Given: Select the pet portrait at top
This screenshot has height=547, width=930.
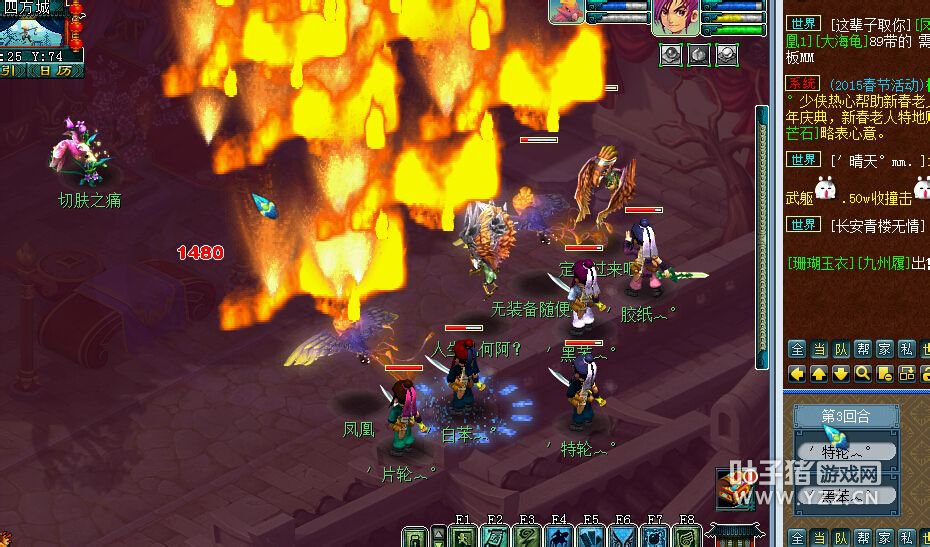Looking at the screenshot, I should (566, 11).
